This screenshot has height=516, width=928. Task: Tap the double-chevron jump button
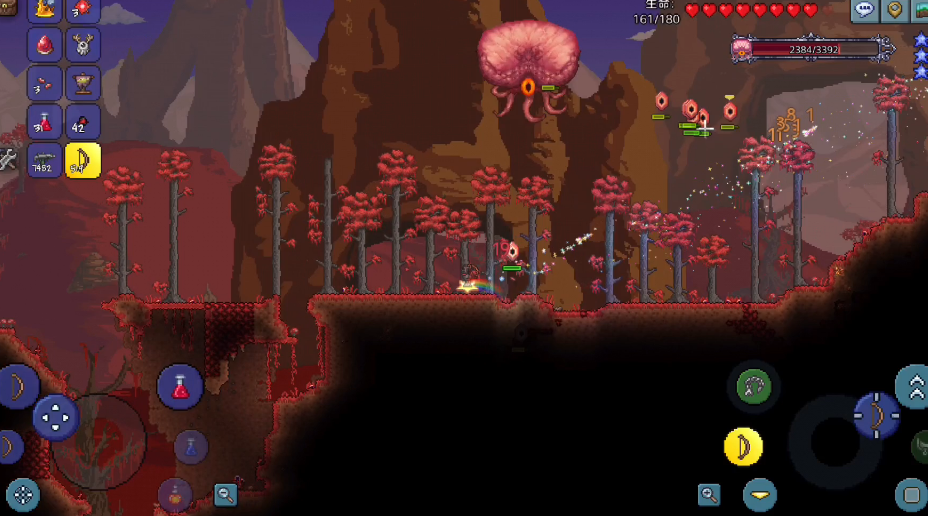[x=913, y=387]
